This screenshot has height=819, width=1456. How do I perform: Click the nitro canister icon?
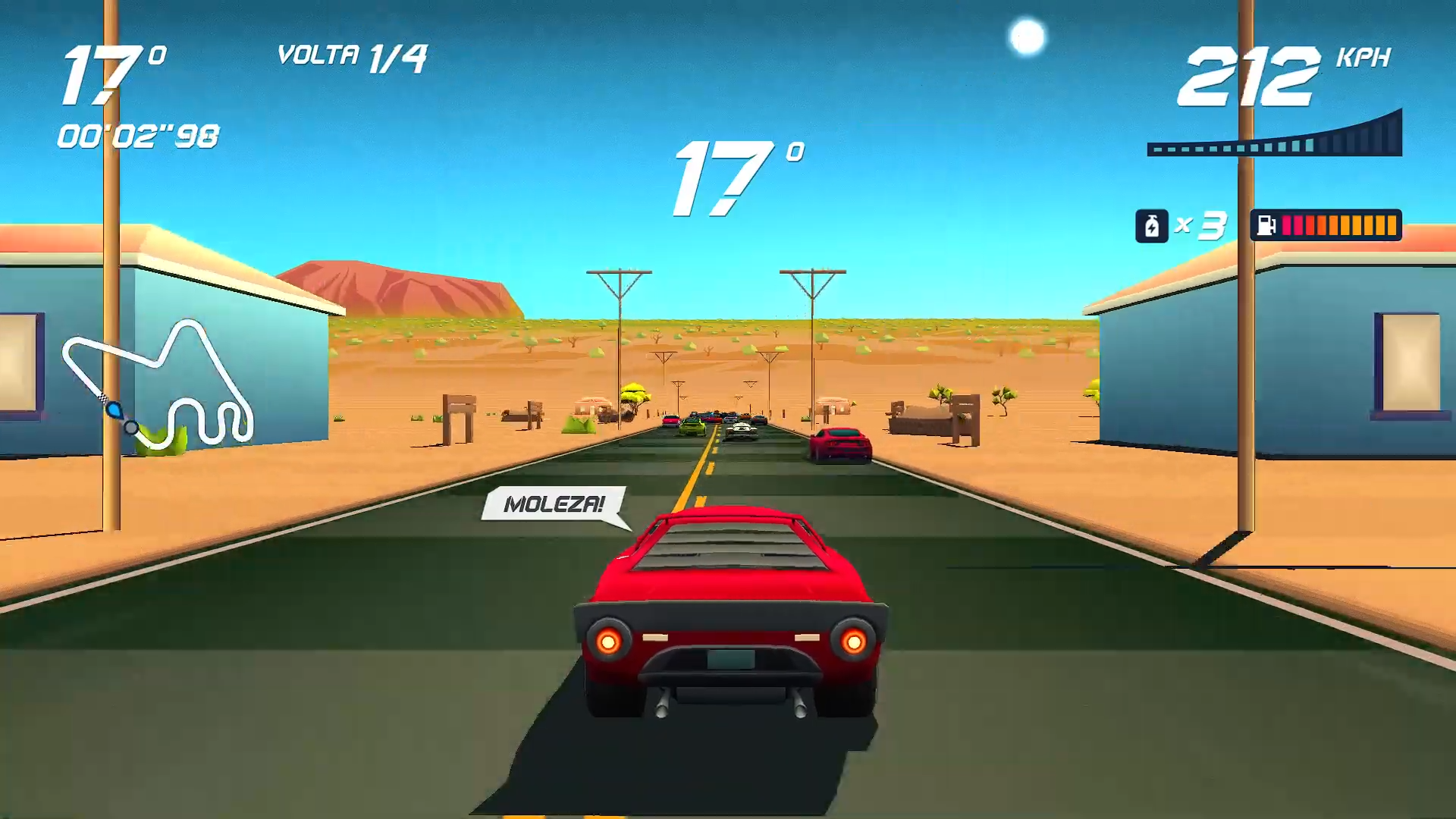pos(1151,225)
